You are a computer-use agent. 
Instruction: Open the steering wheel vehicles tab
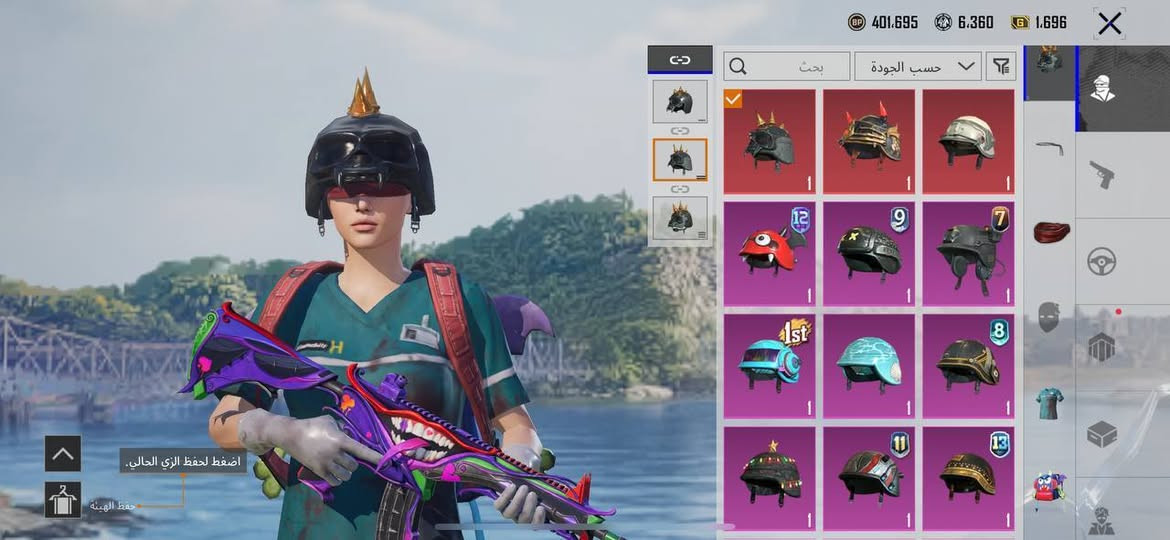point(1102,261)
